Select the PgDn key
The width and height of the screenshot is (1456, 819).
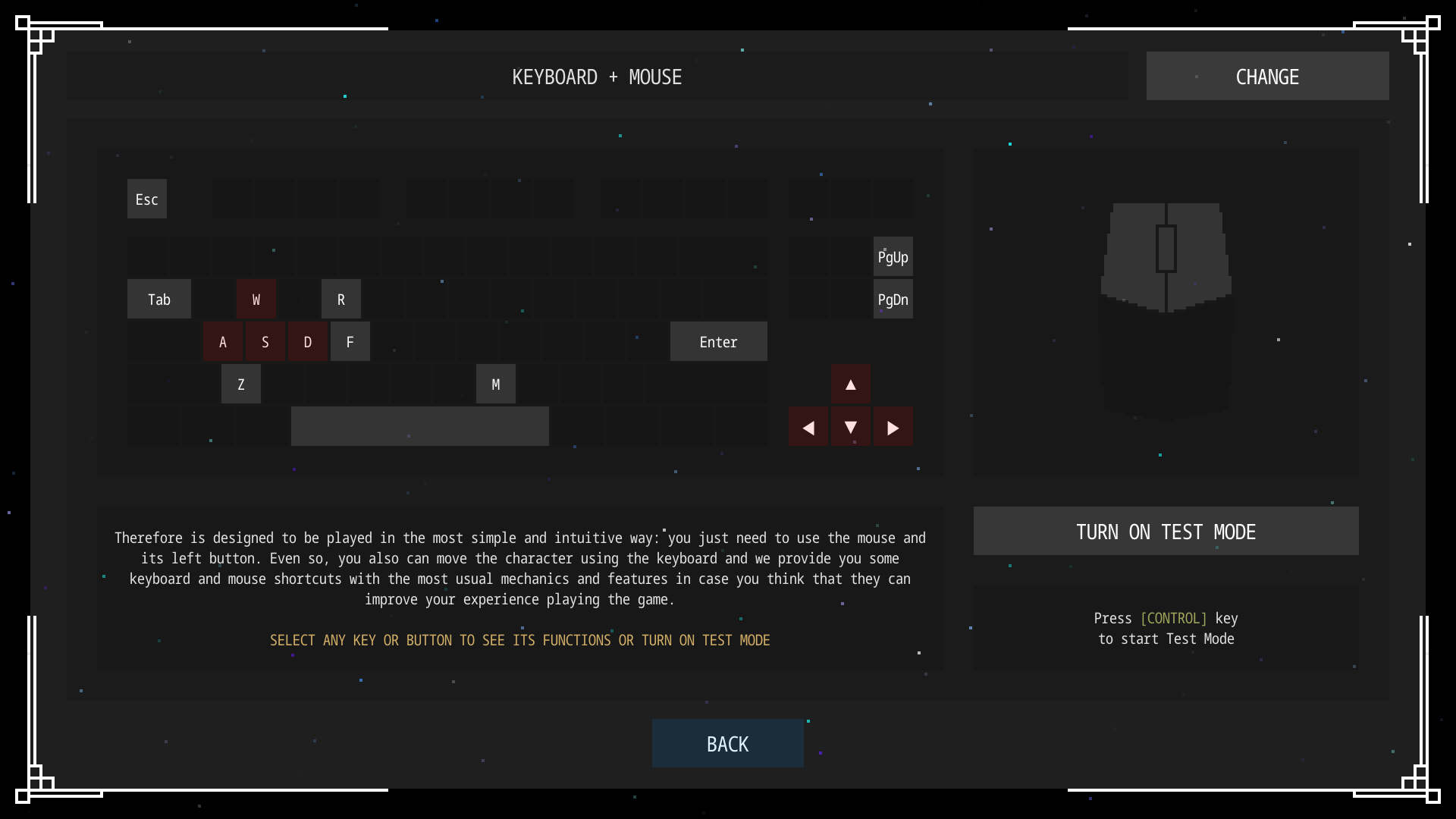pyautogui.click(x=893, y=299)
